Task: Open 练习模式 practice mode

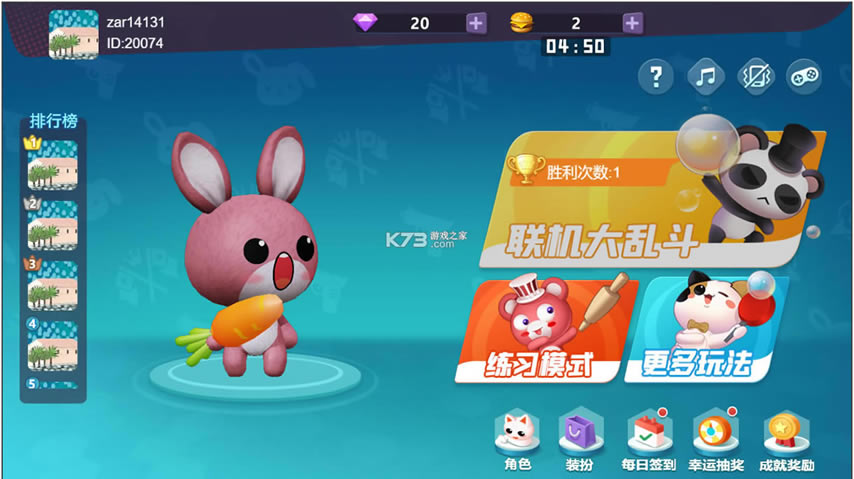Action: pyautogui.click(x=545, y=330)
